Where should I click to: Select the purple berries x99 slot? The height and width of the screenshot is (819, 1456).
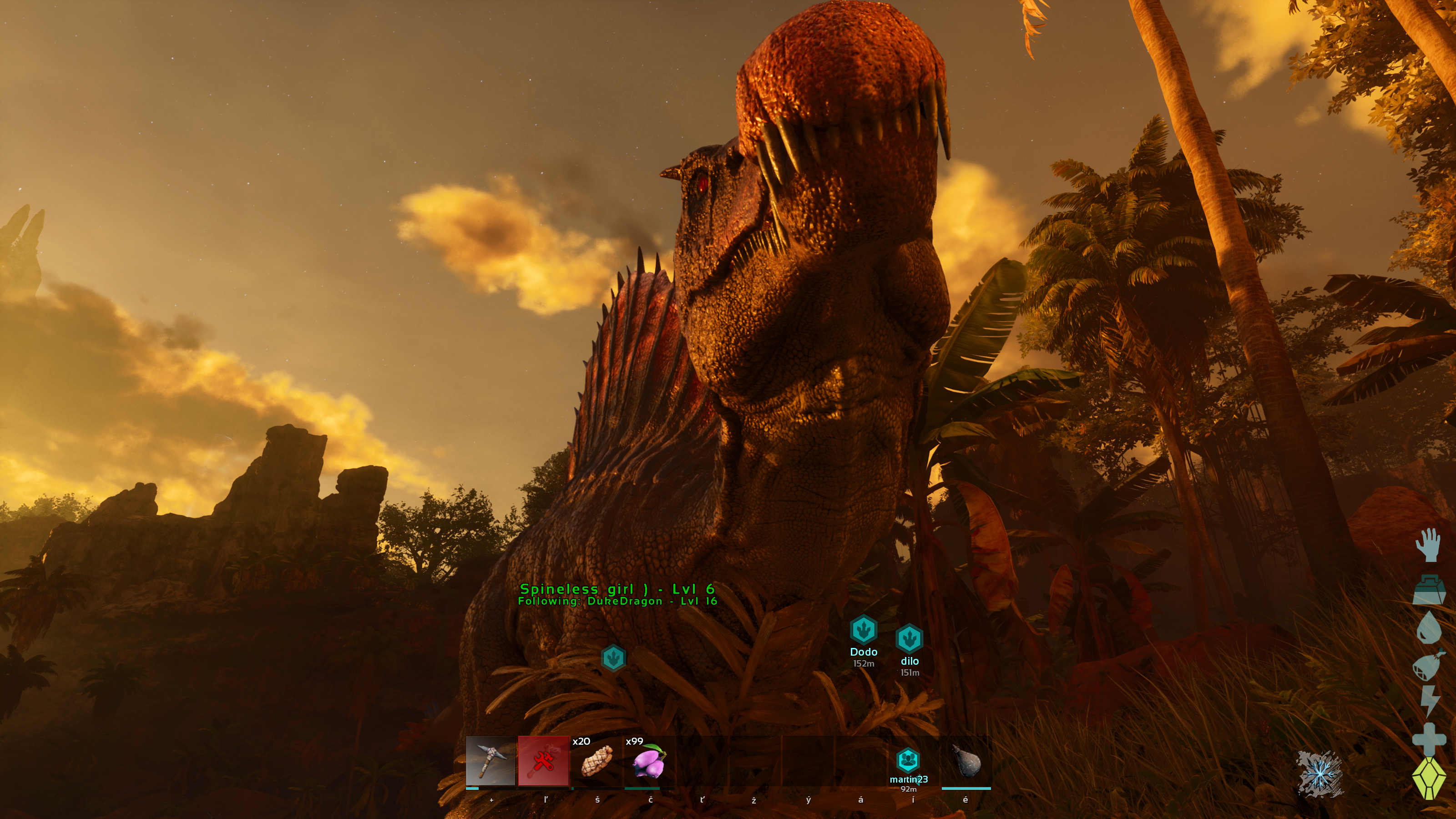coord(649,760)
